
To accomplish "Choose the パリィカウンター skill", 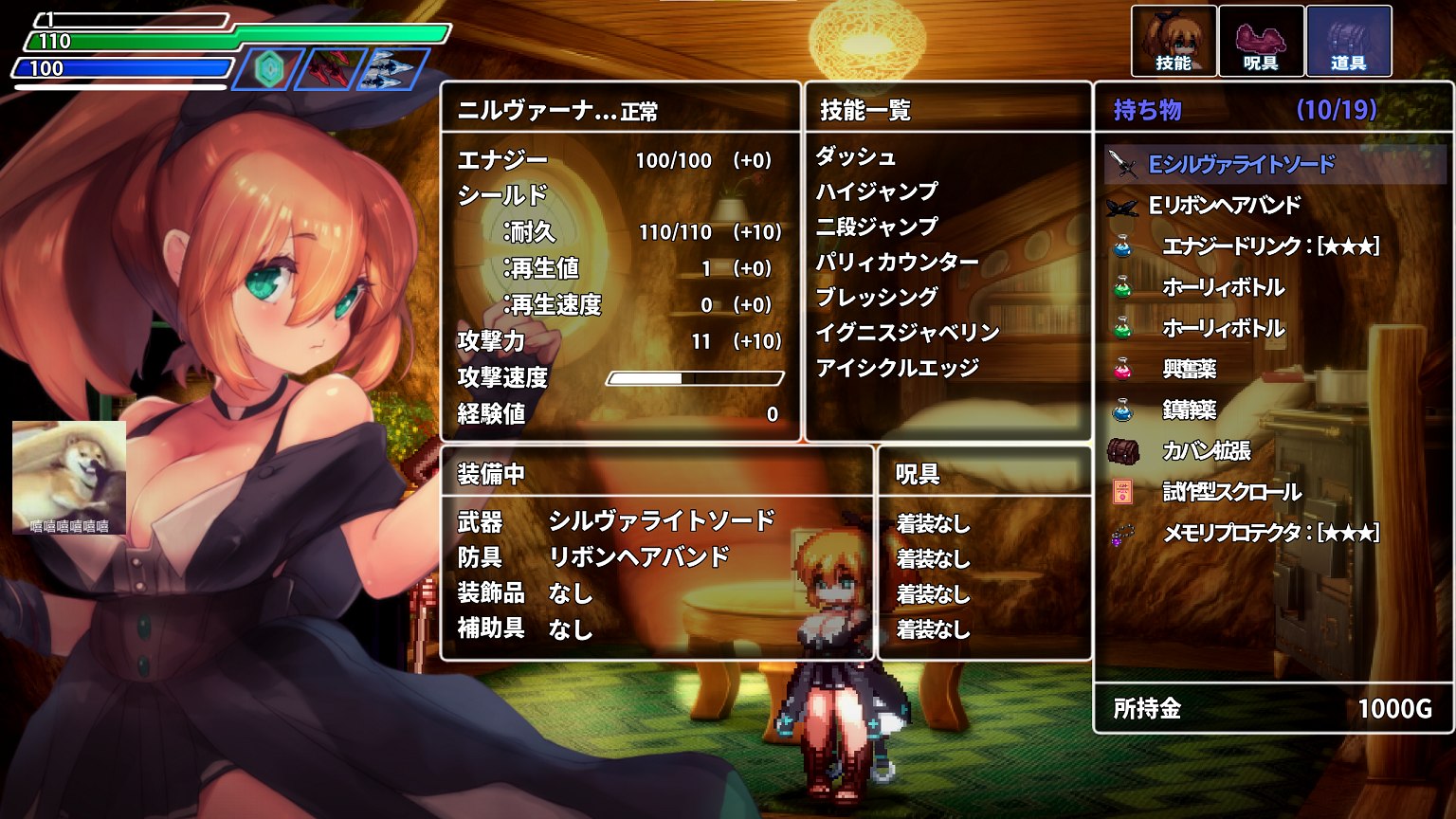I will click(897, 262).
